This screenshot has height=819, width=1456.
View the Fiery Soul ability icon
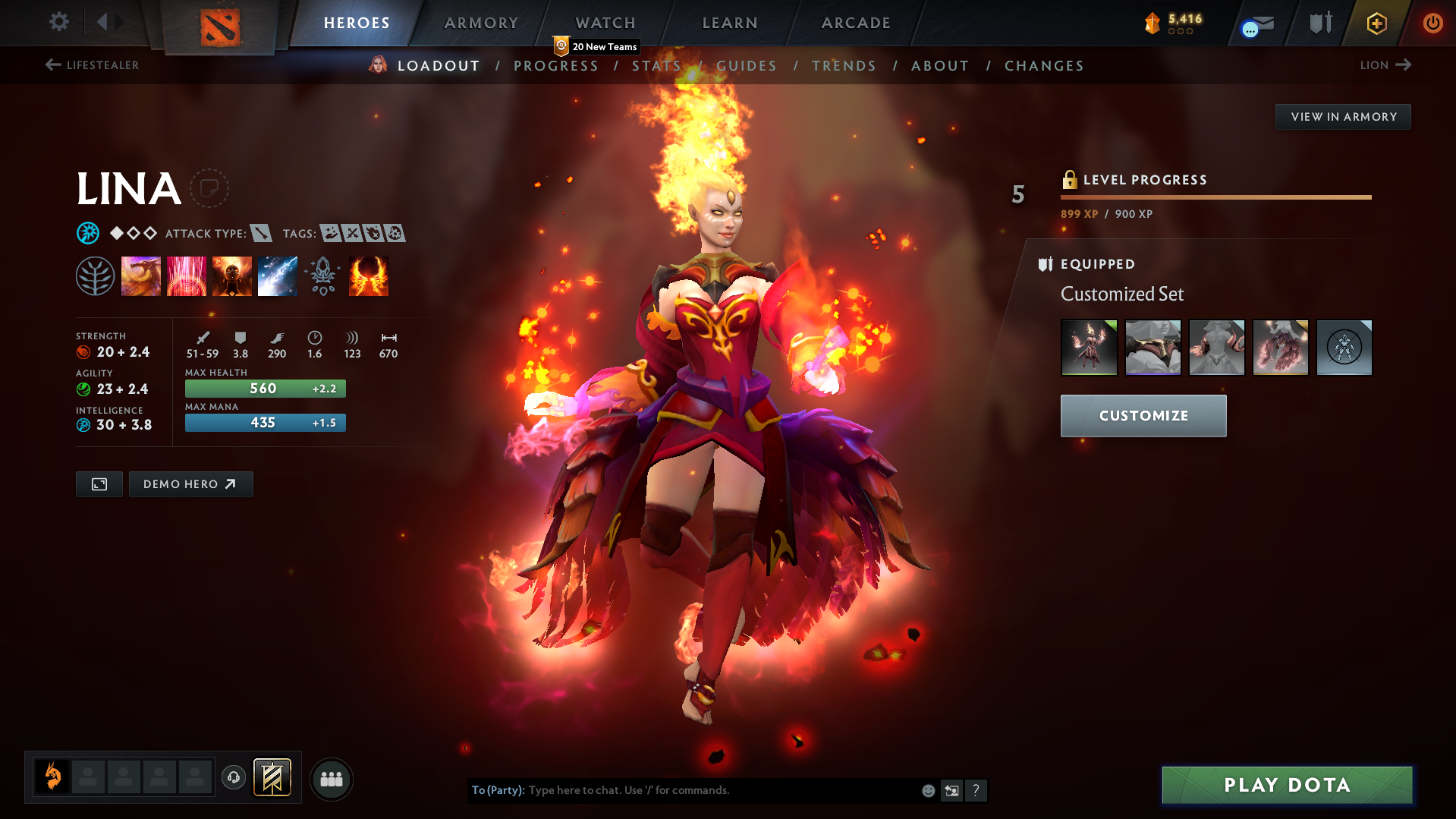232,276
